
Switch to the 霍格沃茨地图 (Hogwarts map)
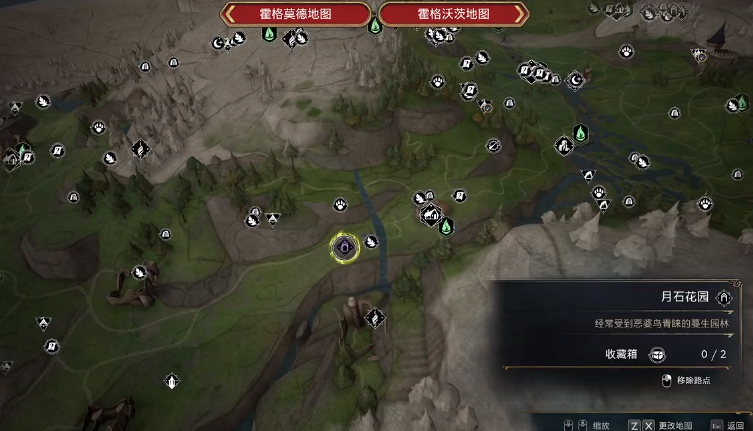coord(453,14)
